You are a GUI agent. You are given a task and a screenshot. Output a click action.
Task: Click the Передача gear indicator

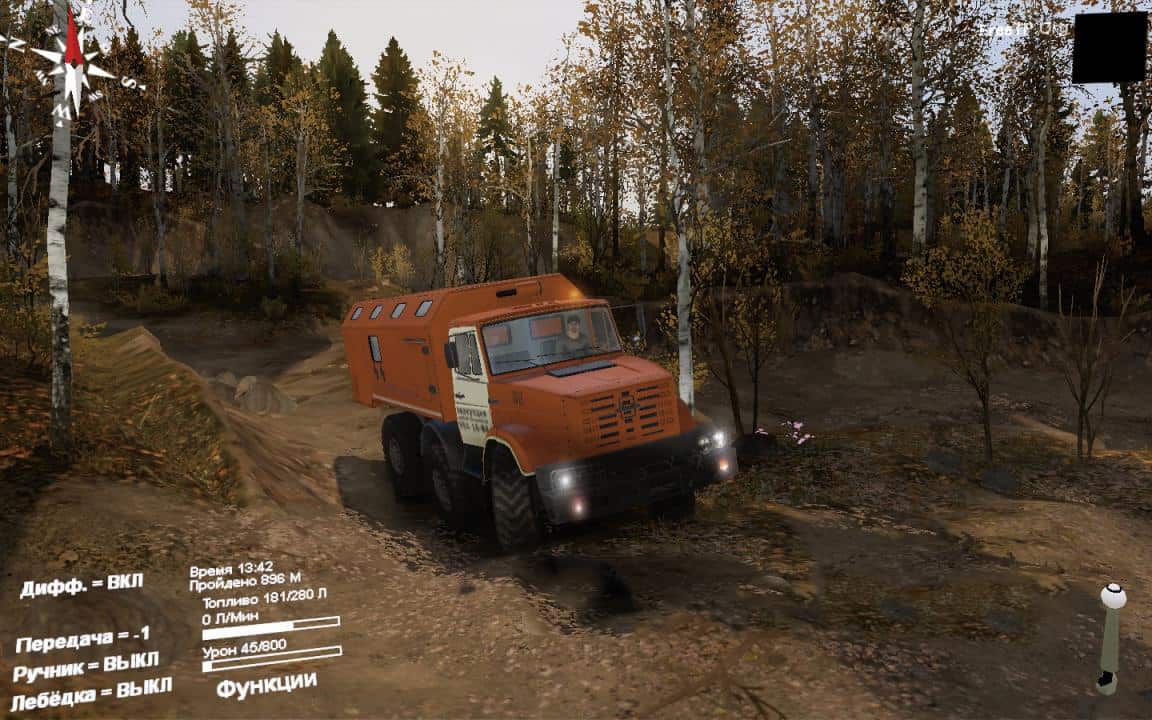coord(83,638)
